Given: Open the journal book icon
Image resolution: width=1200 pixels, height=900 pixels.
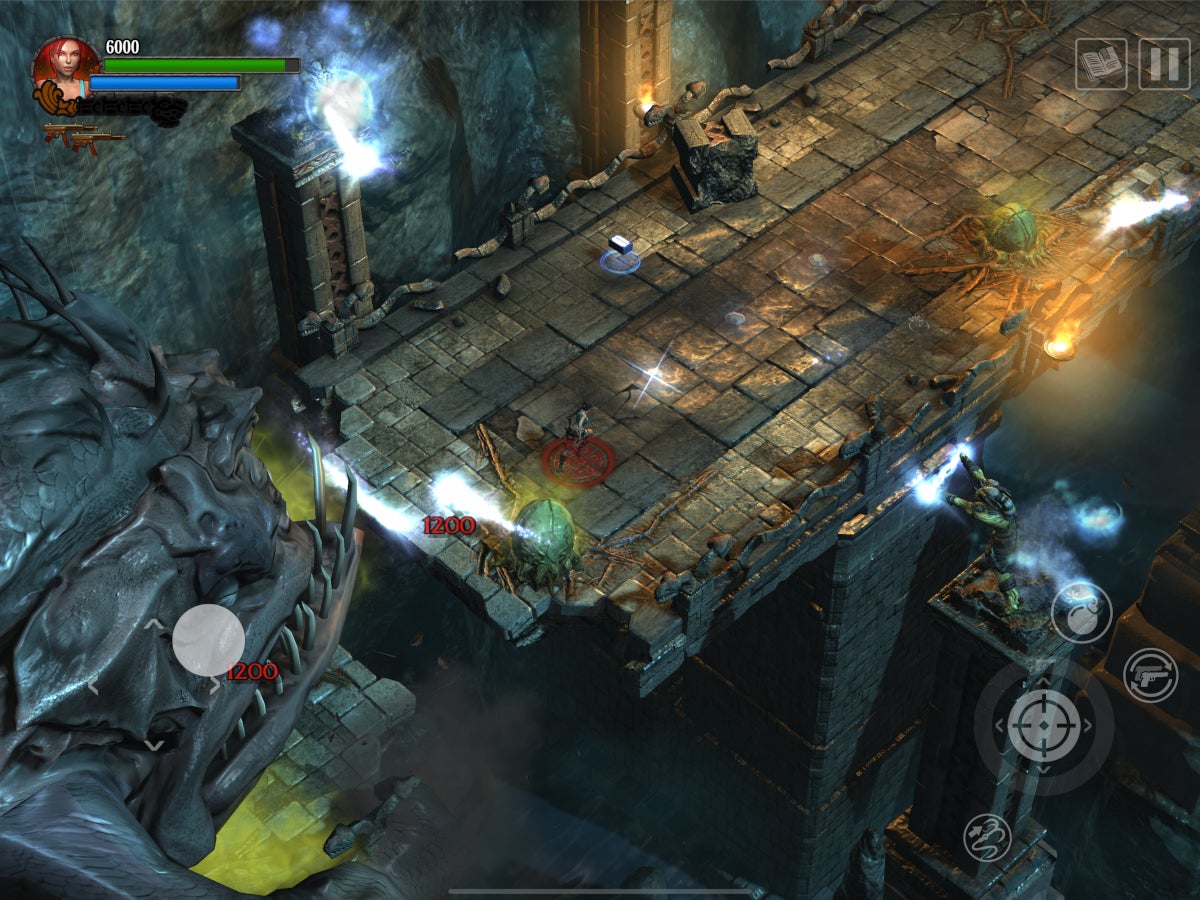Looking at the screenshot, I should [1101, 65].
